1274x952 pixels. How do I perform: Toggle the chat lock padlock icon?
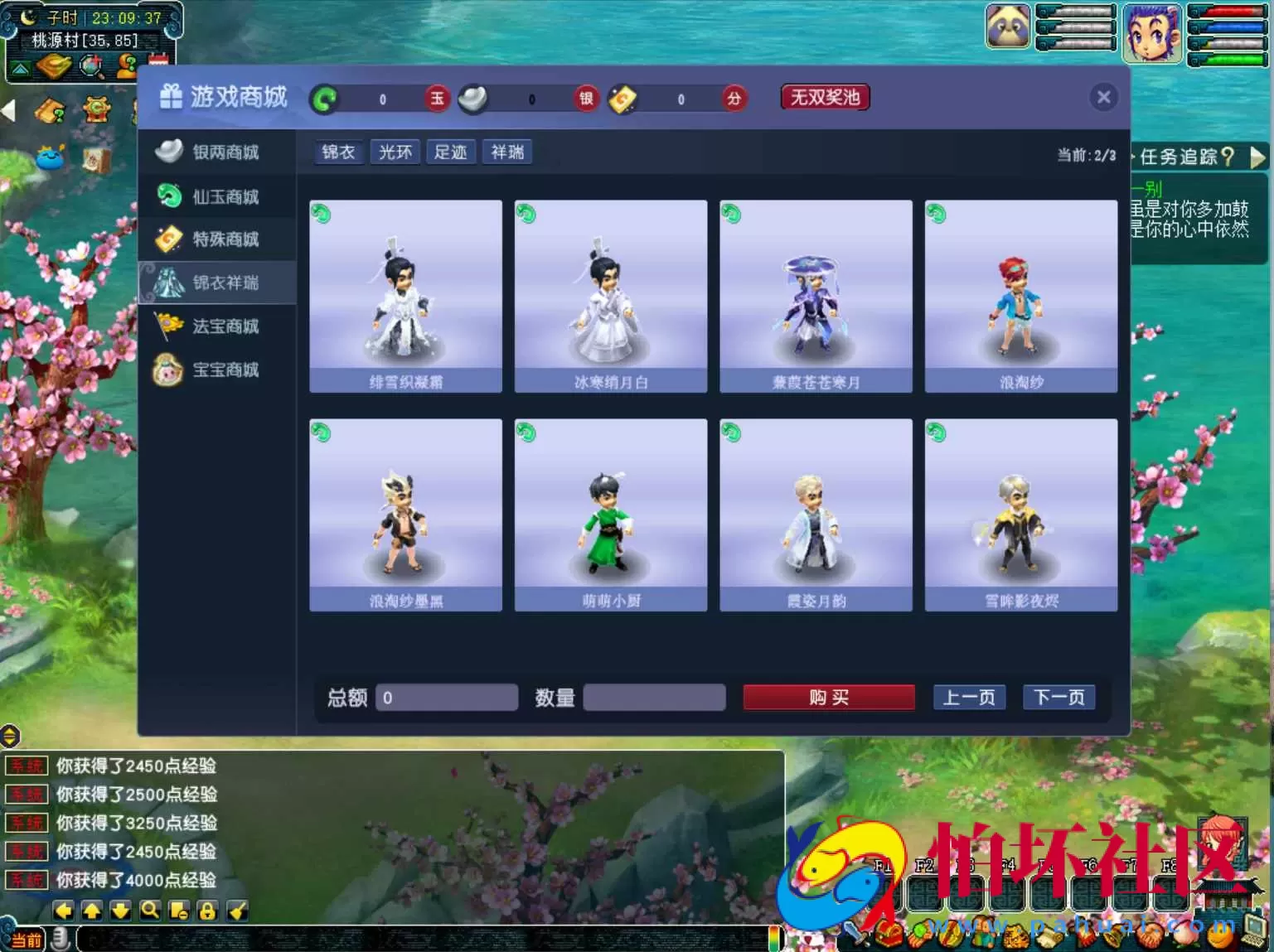208,910
